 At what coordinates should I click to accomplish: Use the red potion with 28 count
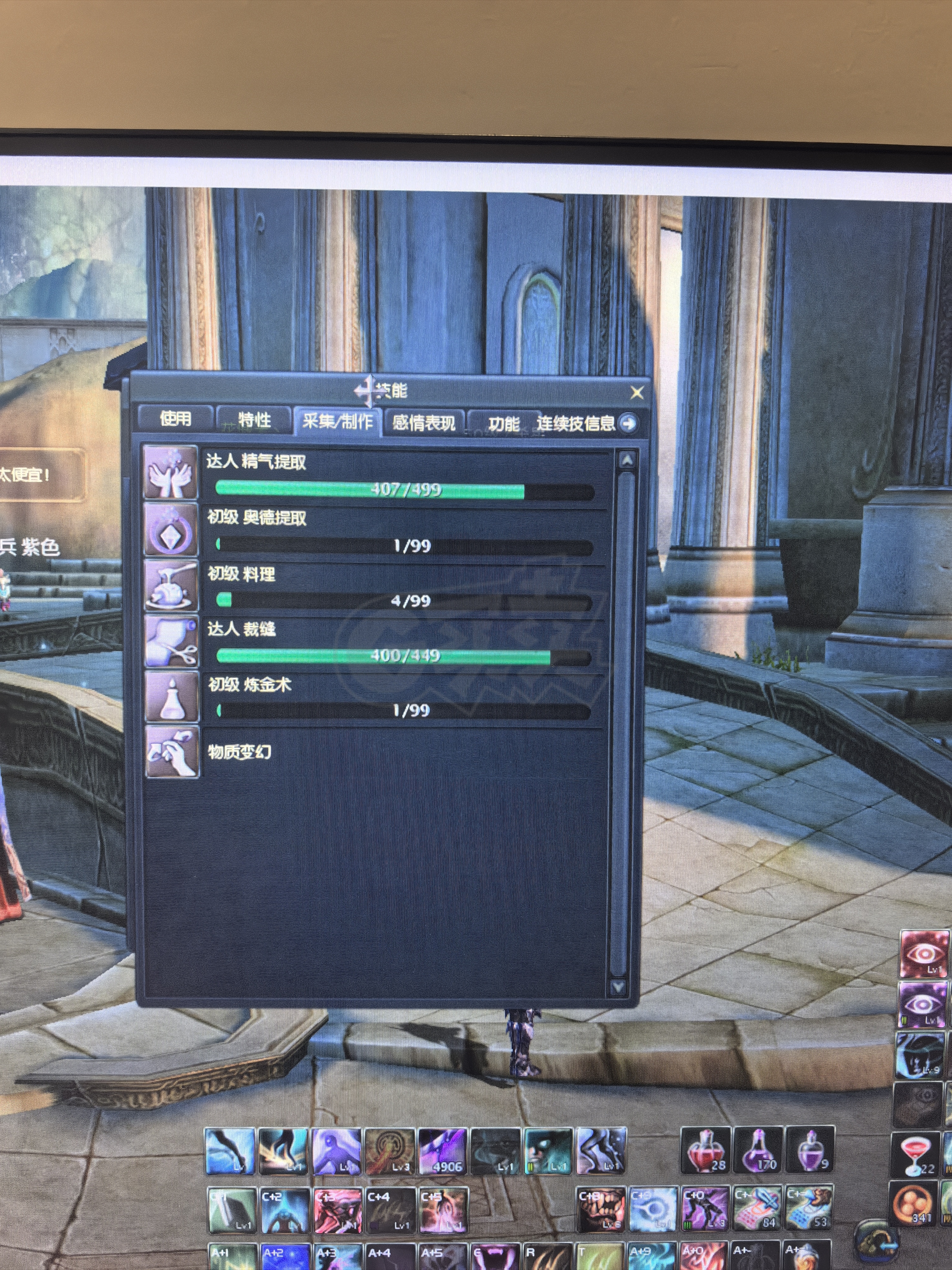click(x=705, y=1151)
